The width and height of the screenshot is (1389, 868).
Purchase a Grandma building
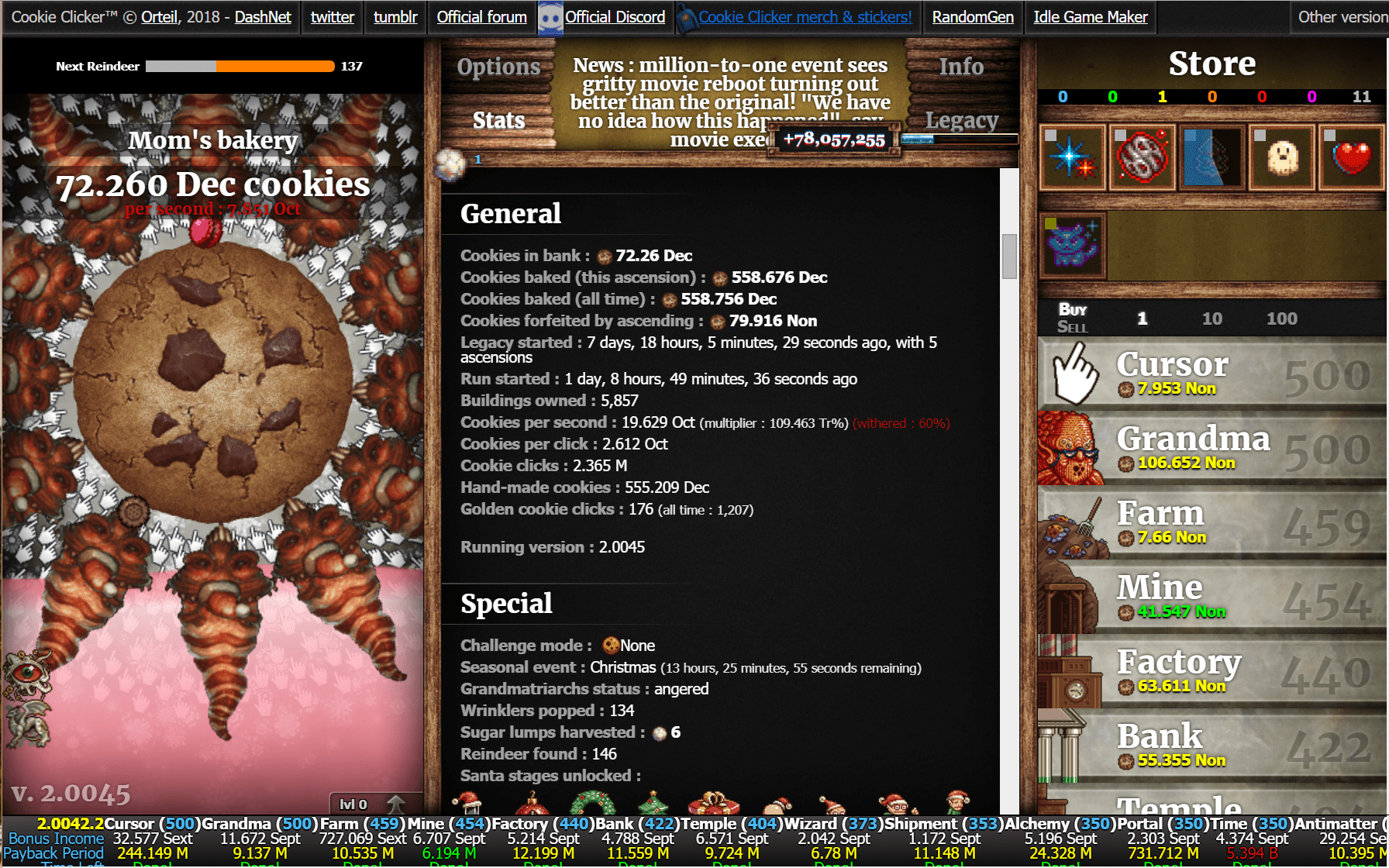click(x=1209, y=446)
